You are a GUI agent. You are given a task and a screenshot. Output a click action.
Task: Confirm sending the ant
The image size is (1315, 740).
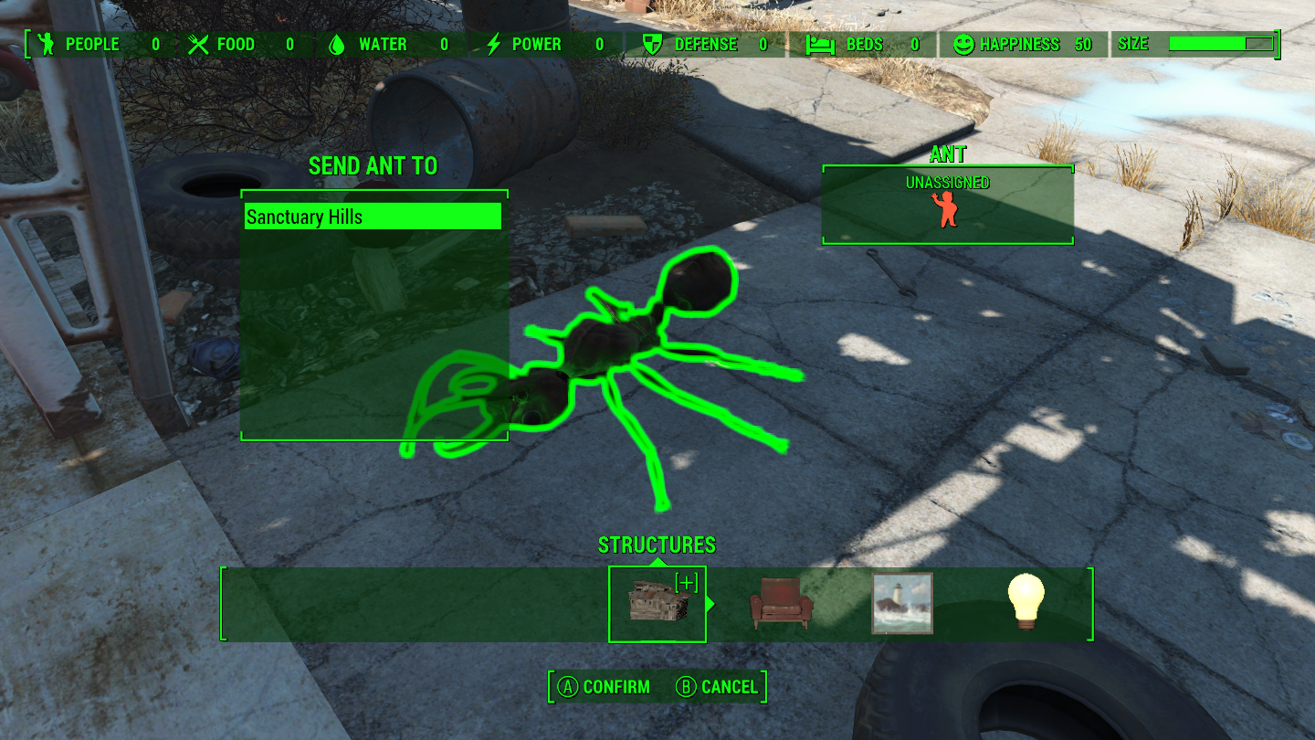click(x=604, y=687)
